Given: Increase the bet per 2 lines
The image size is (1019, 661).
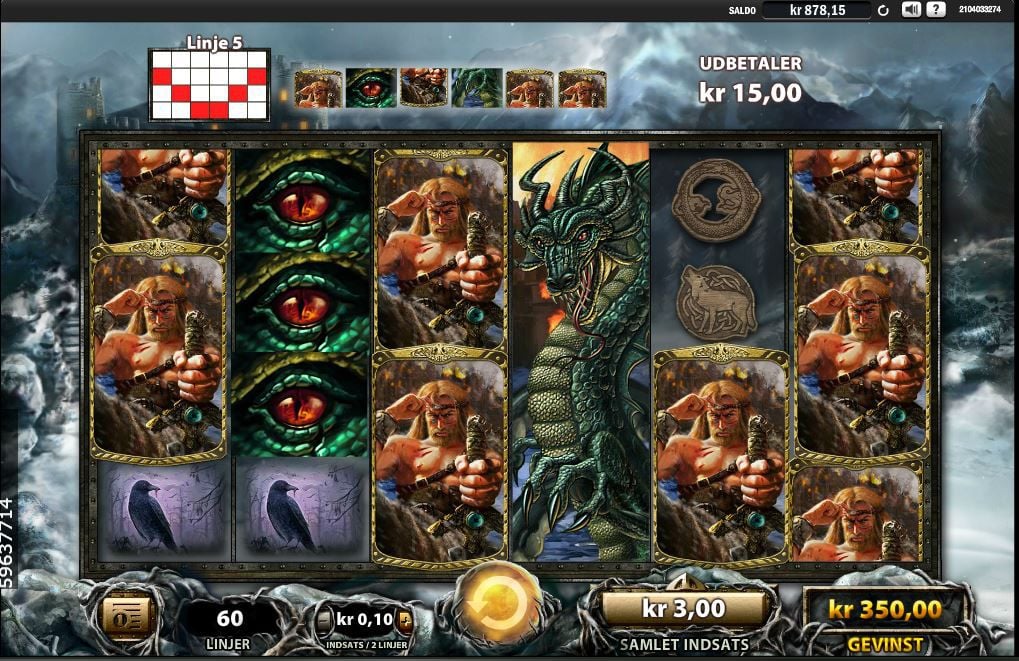Looking at the screenshot, I should [x=404, y=620].
